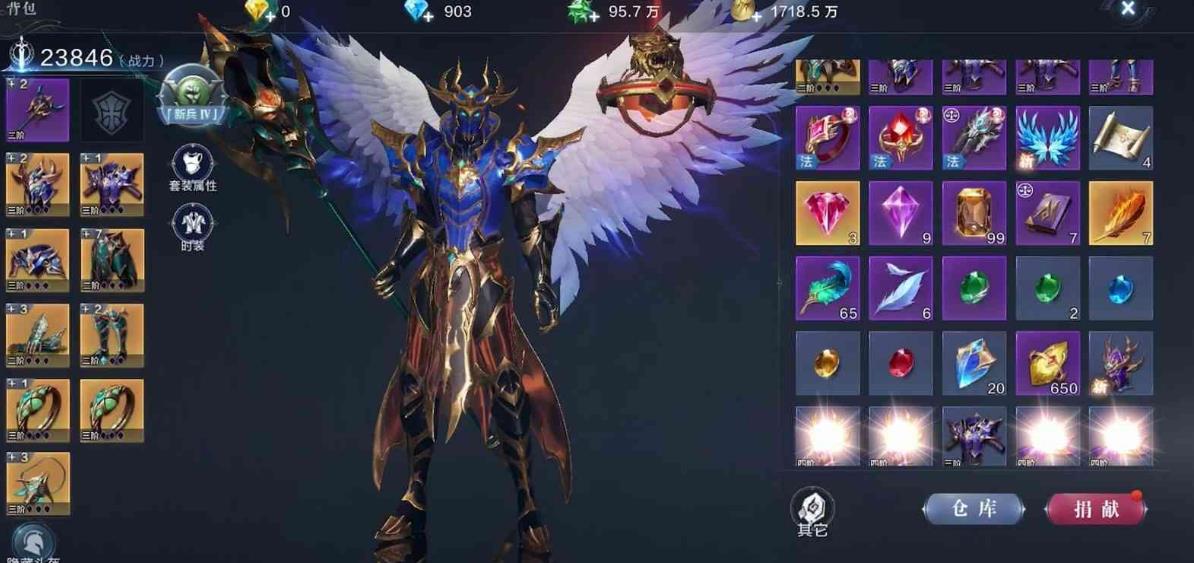1194x563 pixels.
Task: Select the orange flame feather
Action: pyautogui.click(x=1120, y=213)
